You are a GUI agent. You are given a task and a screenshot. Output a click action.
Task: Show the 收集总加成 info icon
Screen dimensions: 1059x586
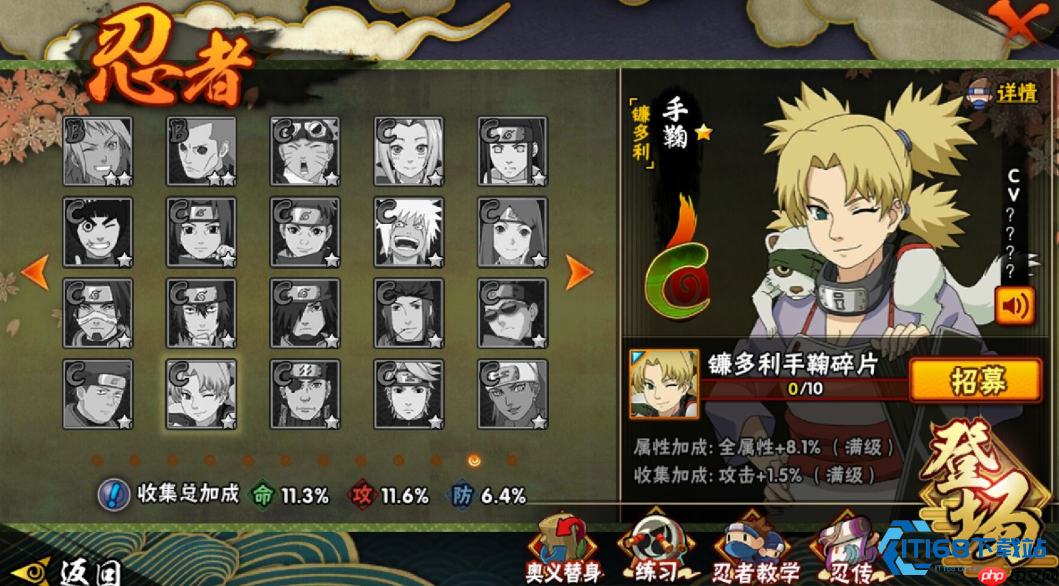click(114, 494)
